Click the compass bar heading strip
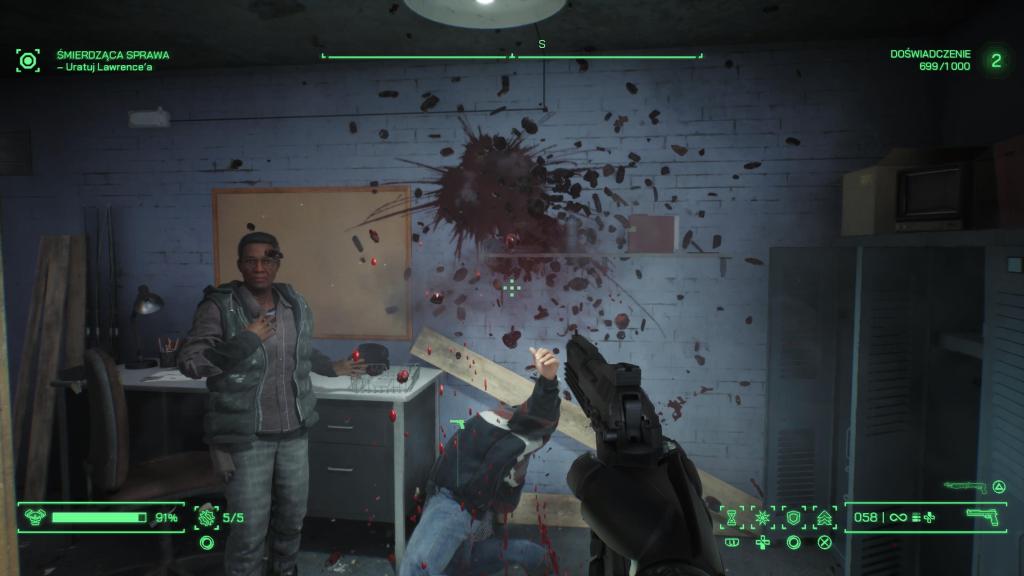This screenshot has height=576, width=1024. (x=512, y=56)
